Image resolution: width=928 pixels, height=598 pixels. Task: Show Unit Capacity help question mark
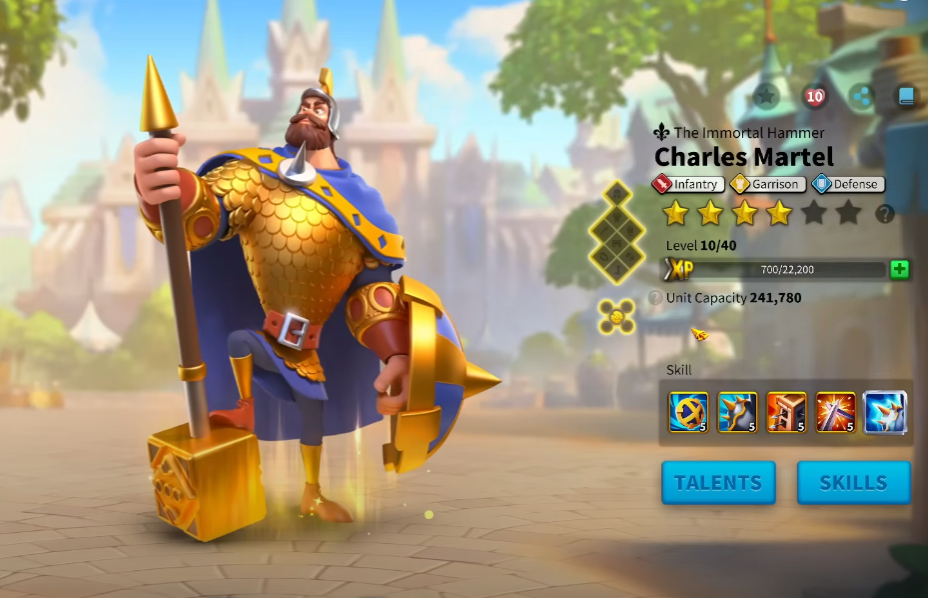pyautogui.click(x=655, y=298)
